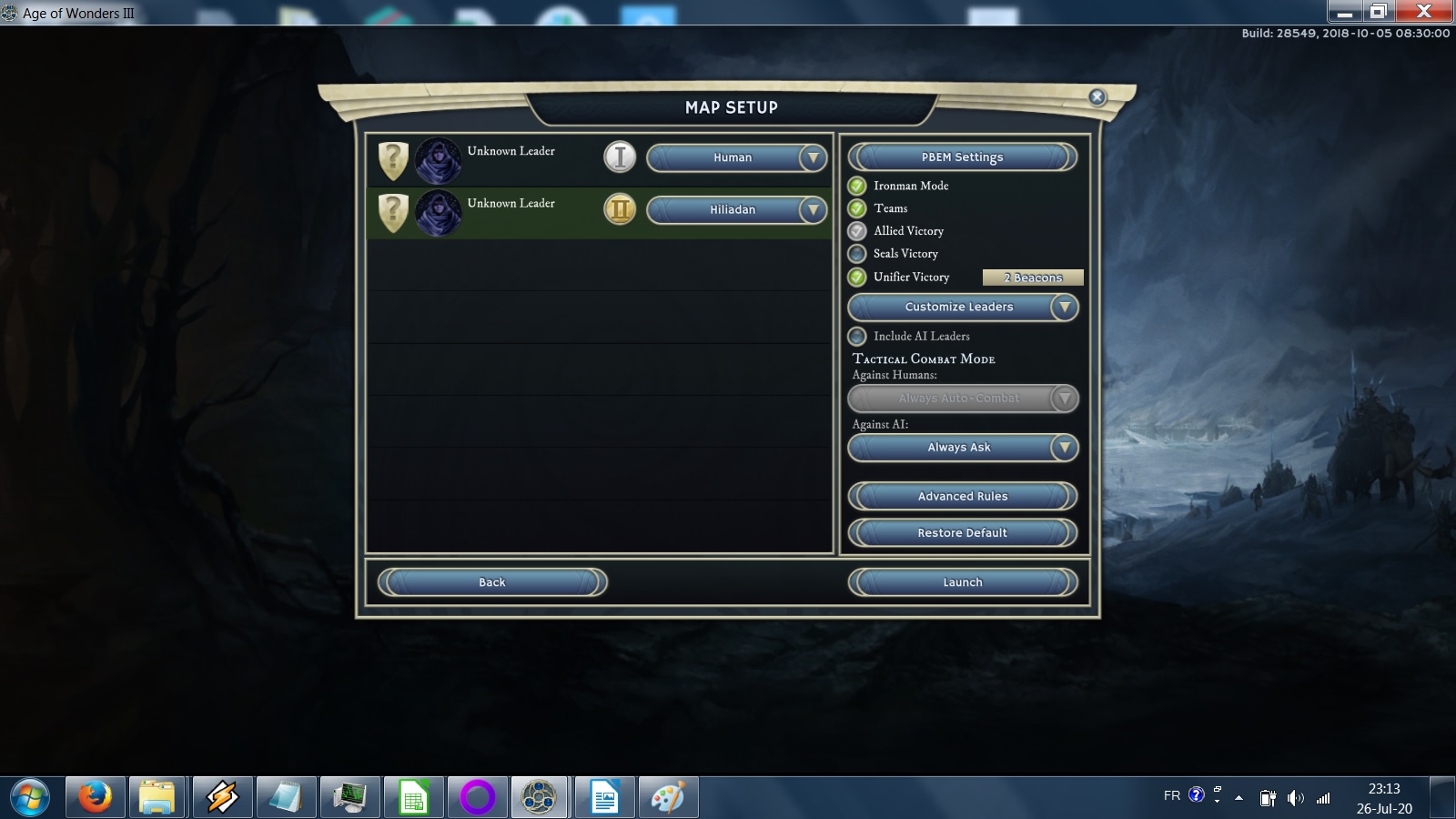
Task: Open Advanced Rules
Action: 962,497
